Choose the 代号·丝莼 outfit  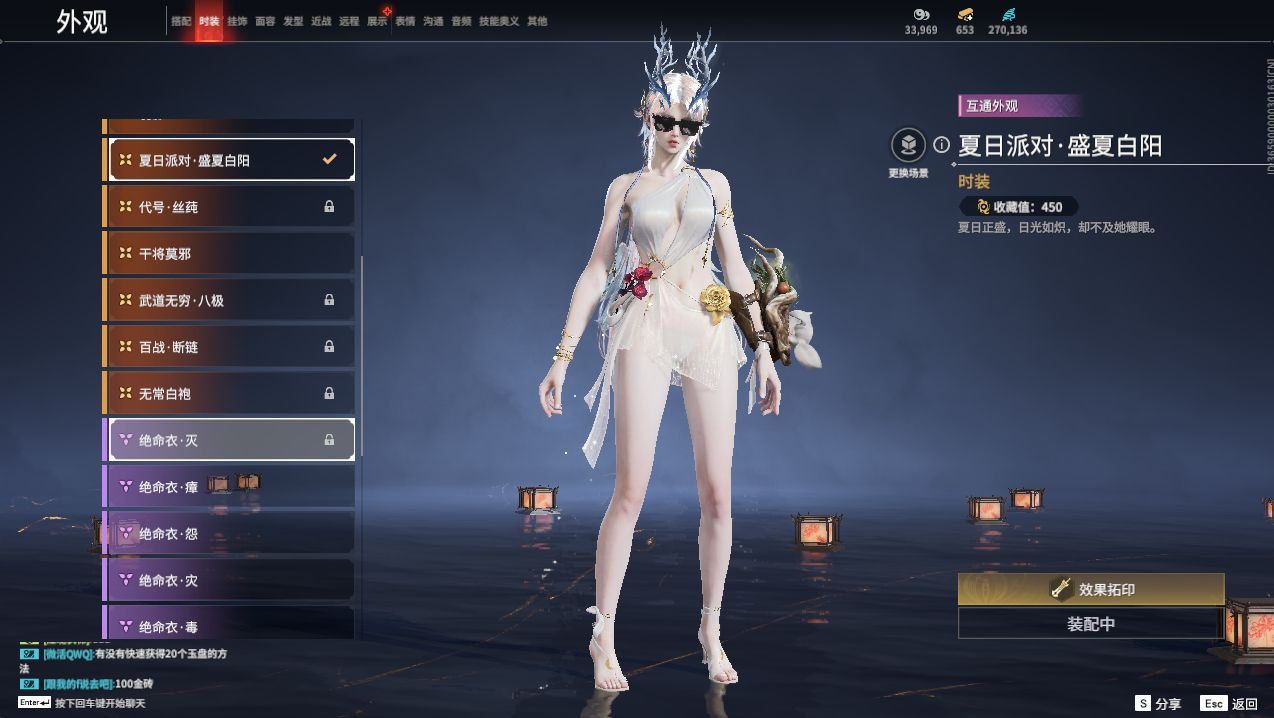(x=231, y=207)
